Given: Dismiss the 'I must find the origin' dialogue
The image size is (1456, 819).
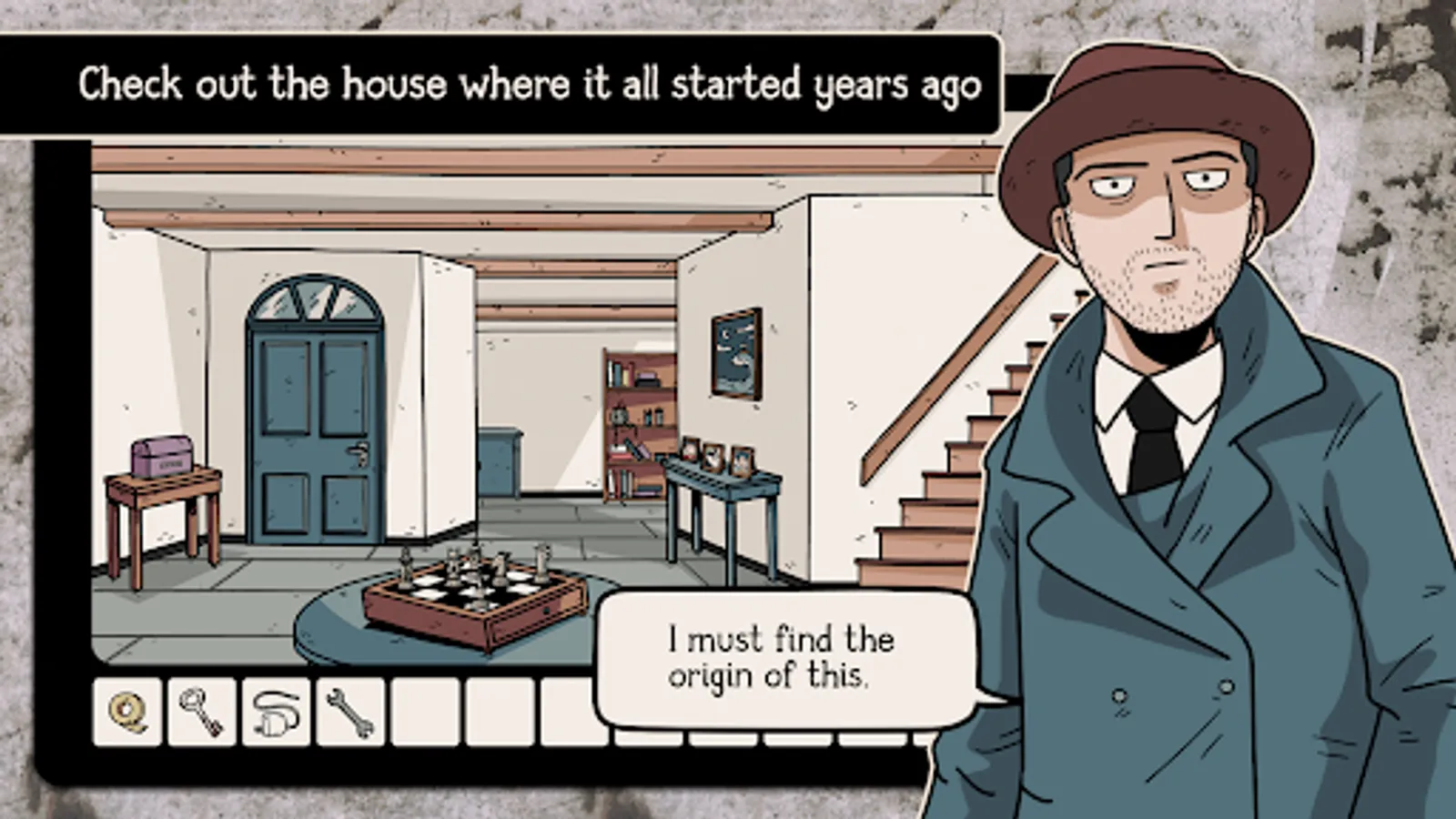Looking at the screenshot, I should click(x=781, y=657).
